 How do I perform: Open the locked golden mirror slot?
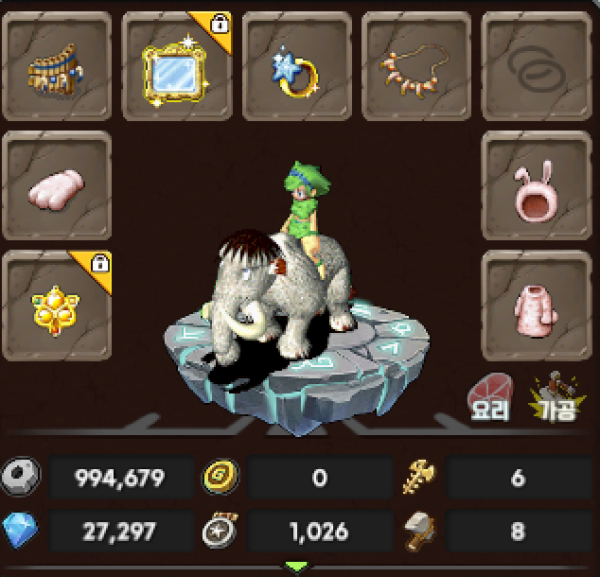pyautogui.click(x=176, y=66)
